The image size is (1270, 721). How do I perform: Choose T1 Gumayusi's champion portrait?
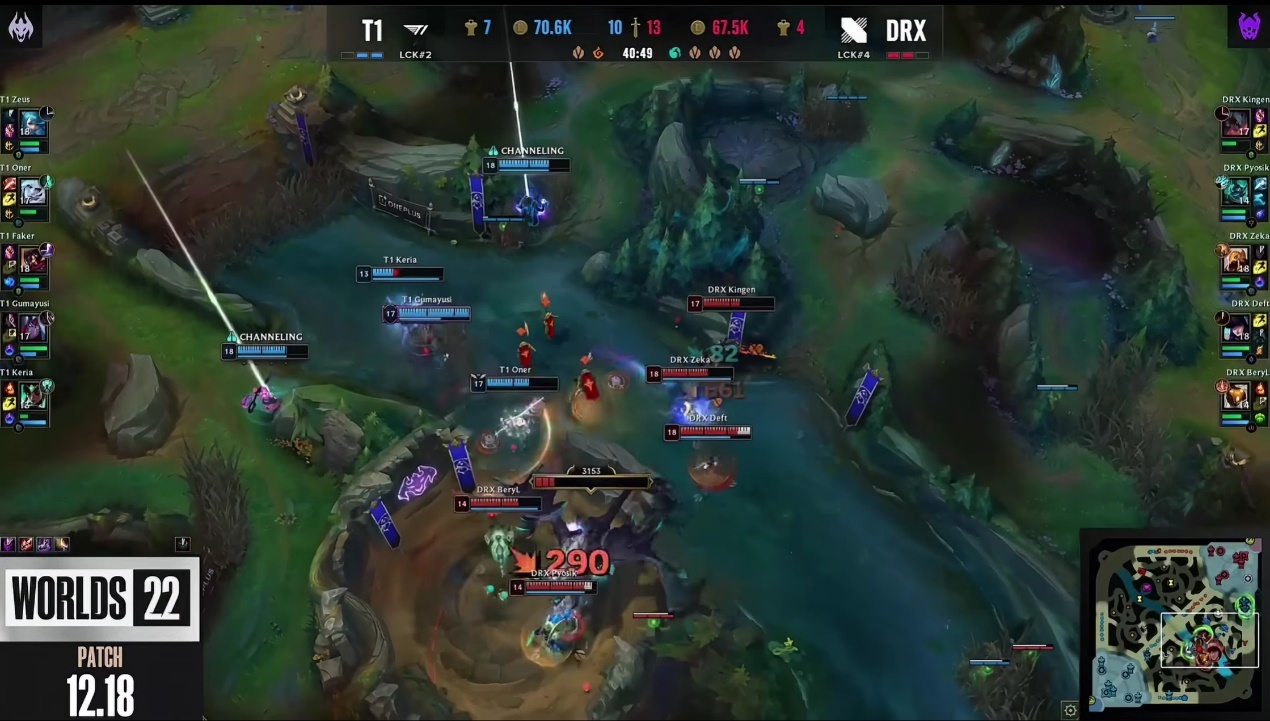coord(33,327)
